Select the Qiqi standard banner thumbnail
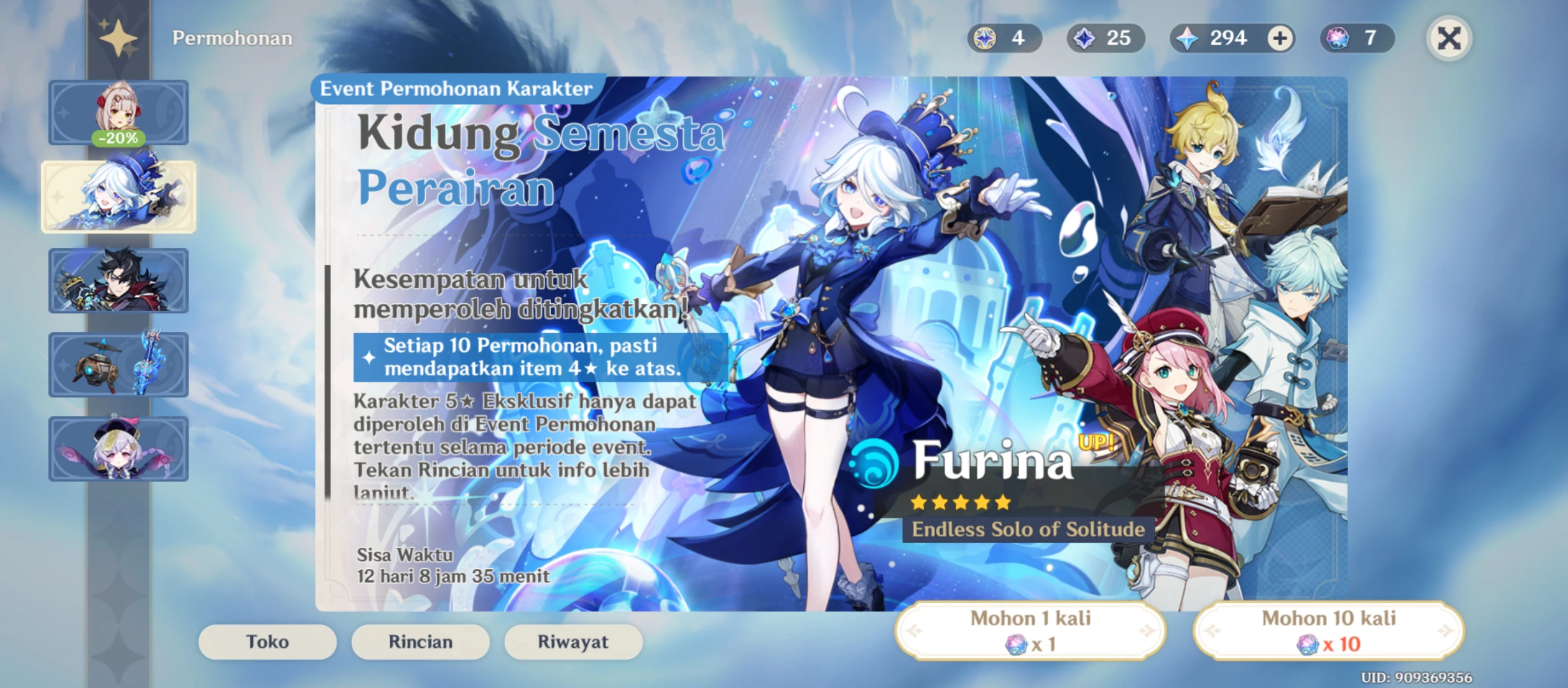 point(119,450)
